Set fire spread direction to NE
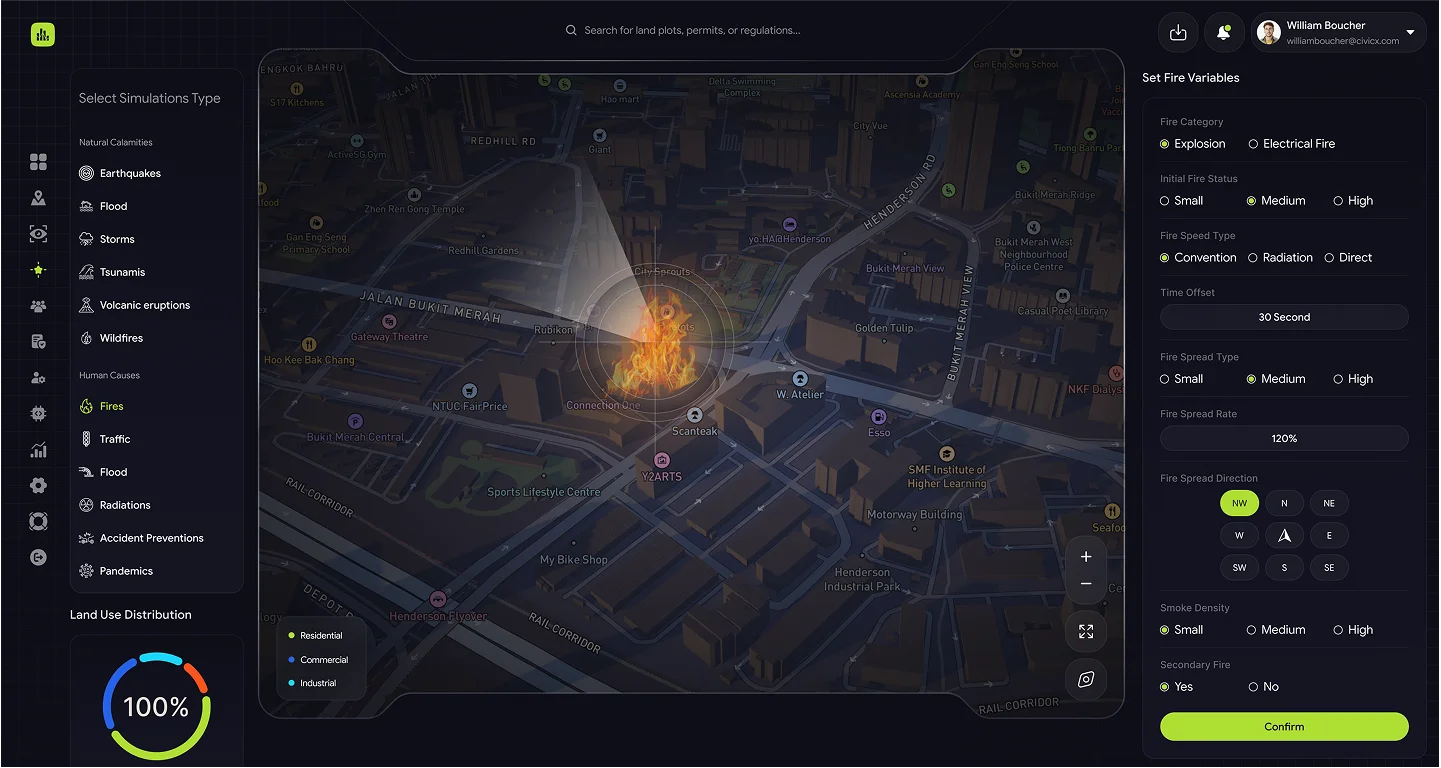The width and height of the screenshot is (1441, 768). [x=1329, y=503]
